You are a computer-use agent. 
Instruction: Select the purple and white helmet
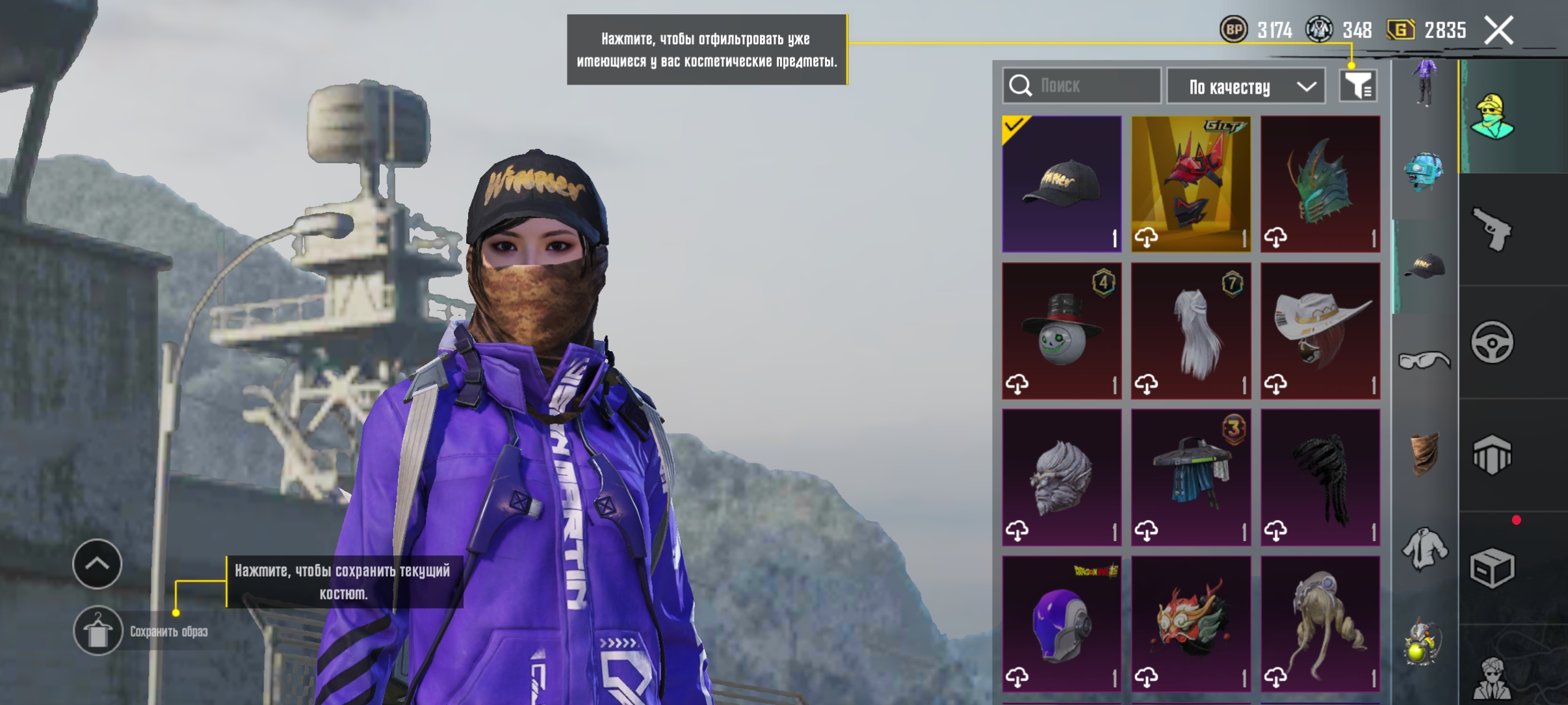(1062, 623)
